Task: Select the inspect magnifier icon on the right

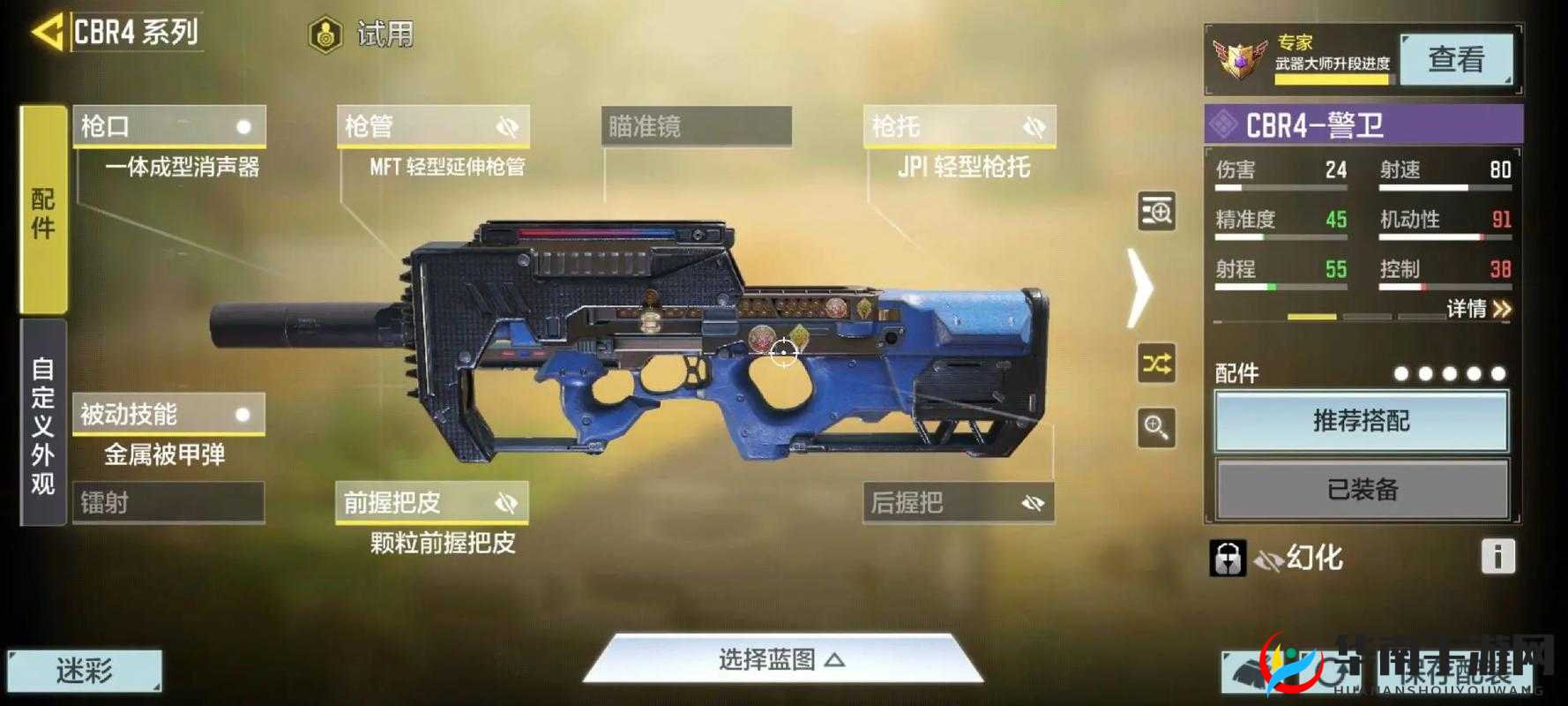Action: 1156,423
